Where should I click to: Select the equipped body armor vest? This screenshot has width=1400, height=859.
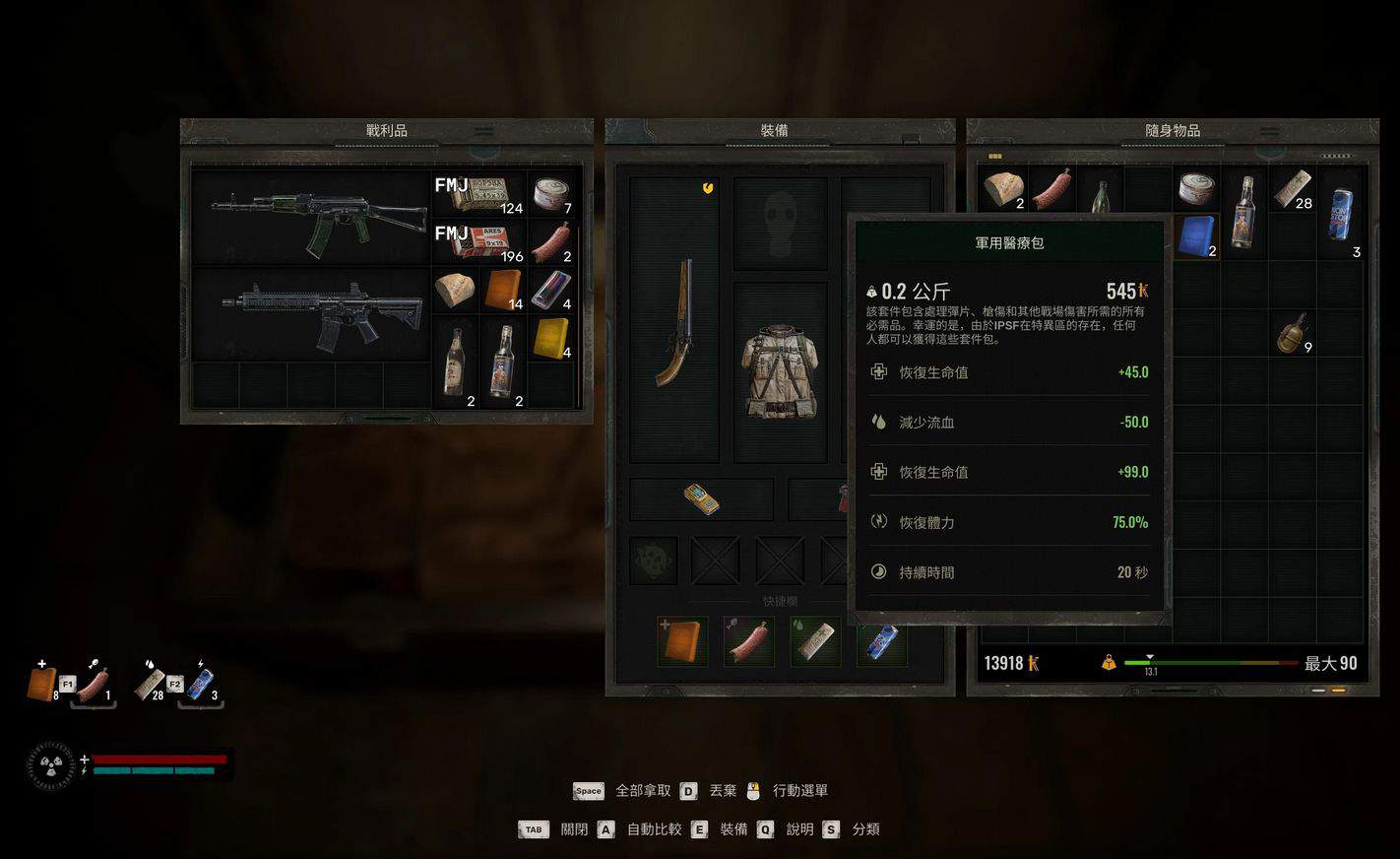(x=779, y=370)
